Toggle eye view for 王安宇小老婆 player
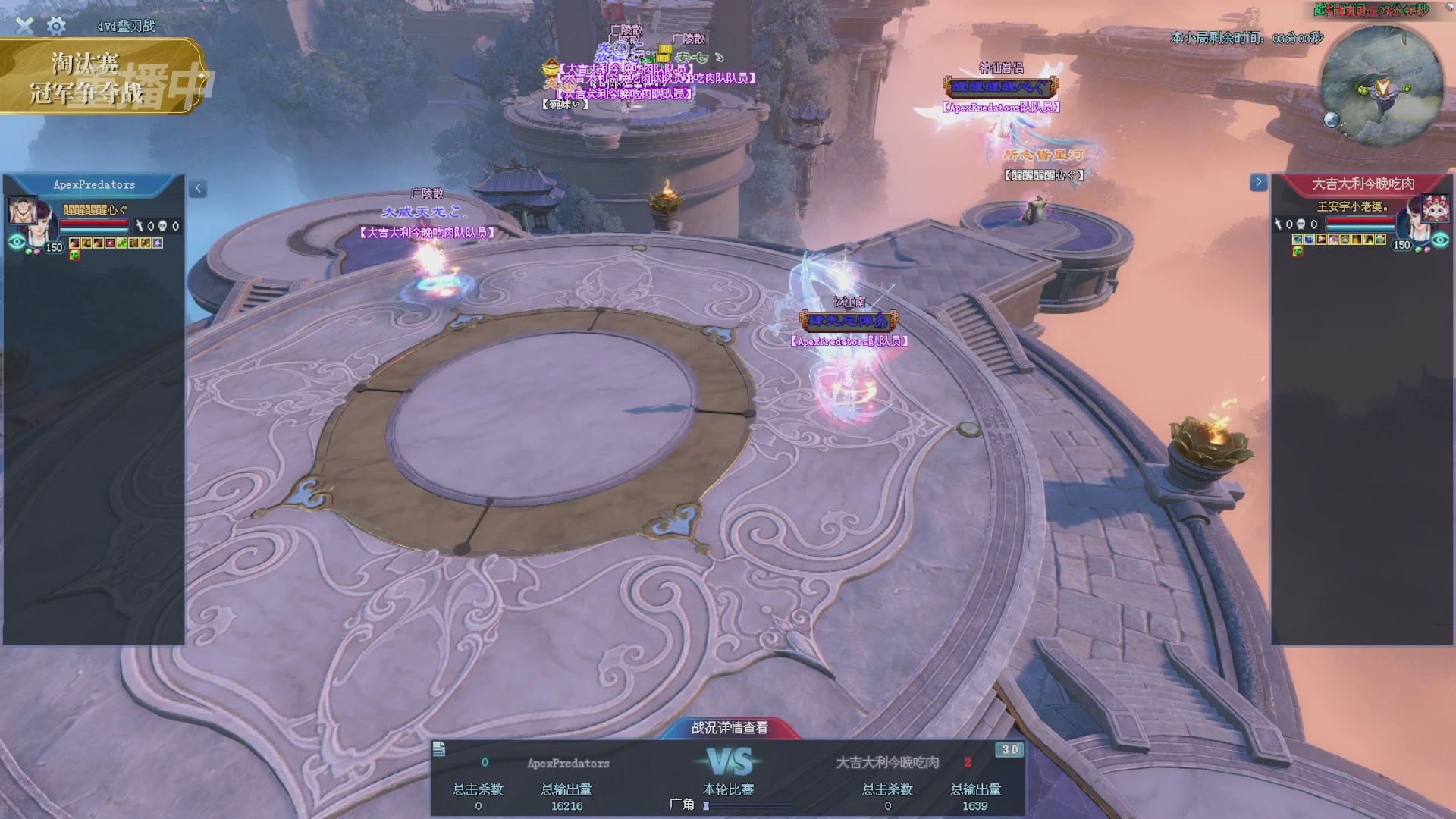Screen dimensions: 1456x819 (1440, 240)
